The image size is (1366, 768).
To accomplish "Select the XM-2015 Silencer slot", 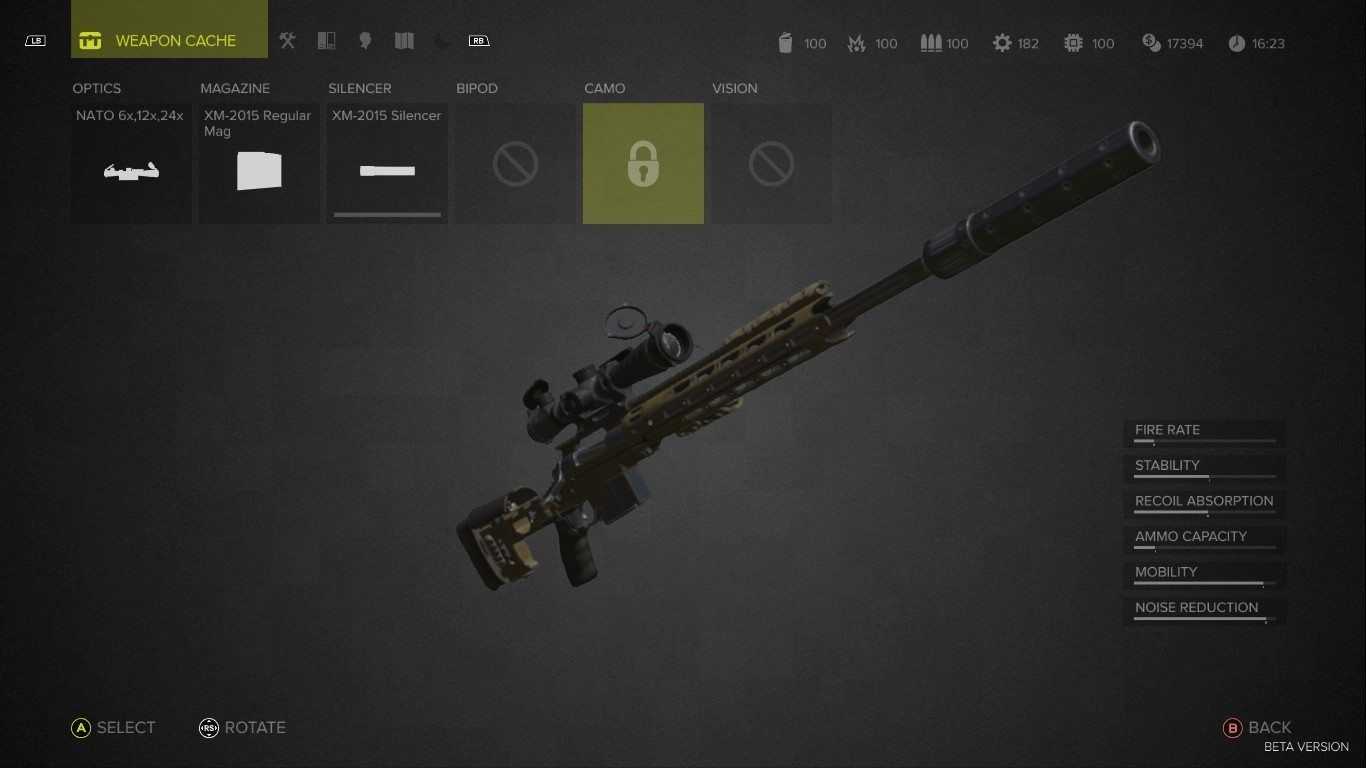I will tap(387, 164).
